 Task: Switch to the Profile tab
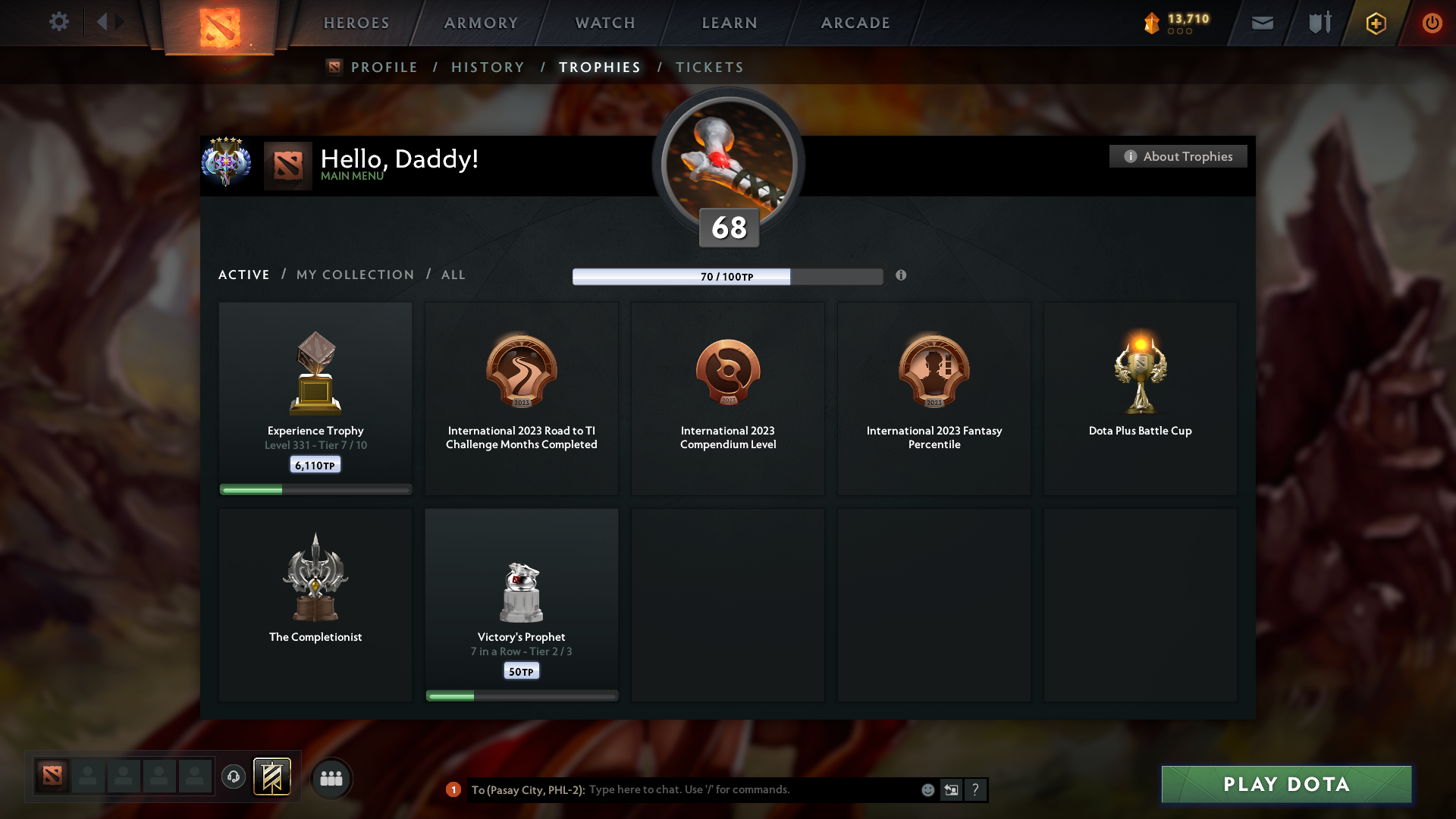click(x=384, y=67)
